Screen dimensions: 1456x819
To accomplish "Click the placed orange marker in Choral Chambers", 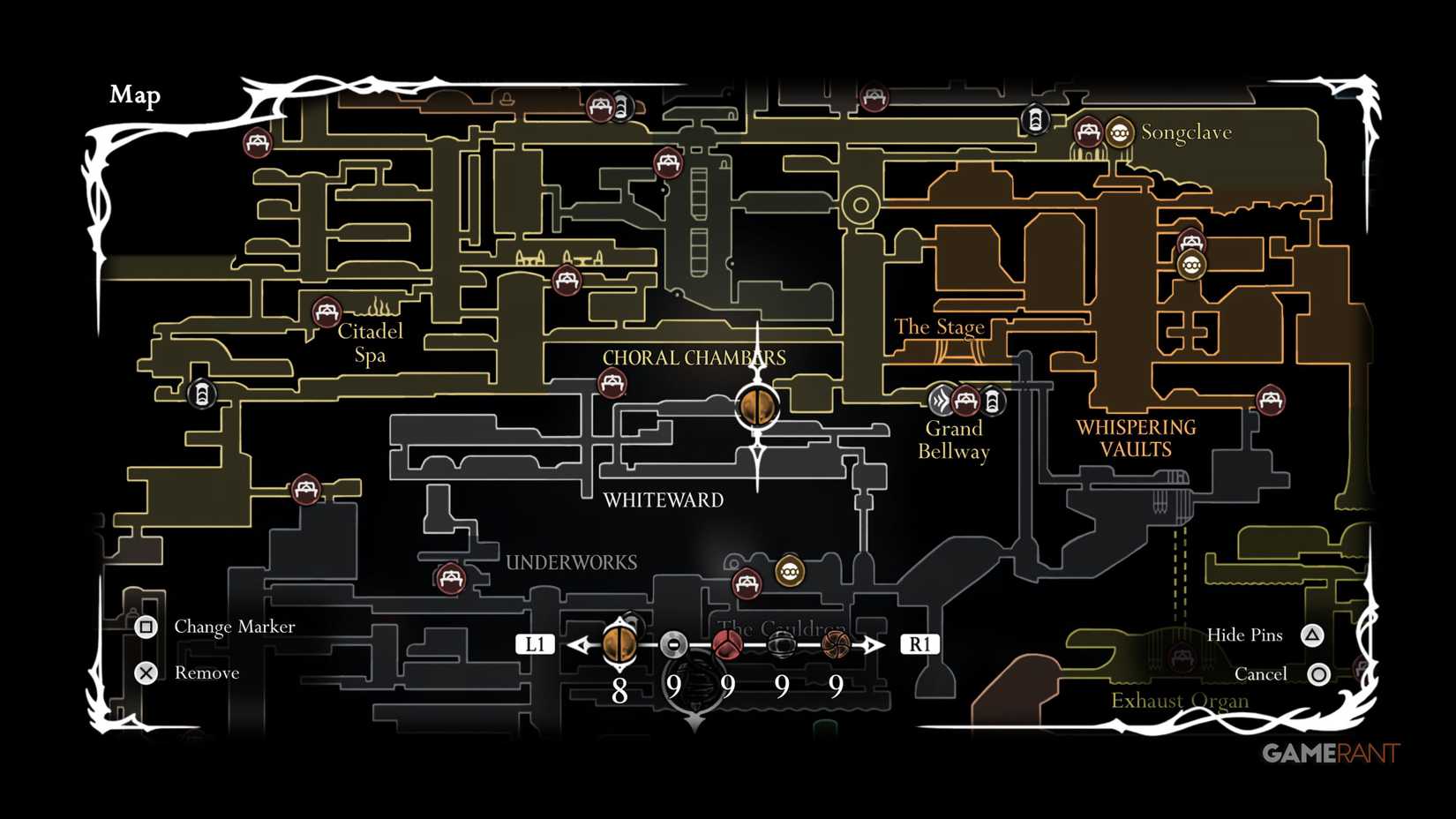I will pyautogui.click(x=756, y=405).
